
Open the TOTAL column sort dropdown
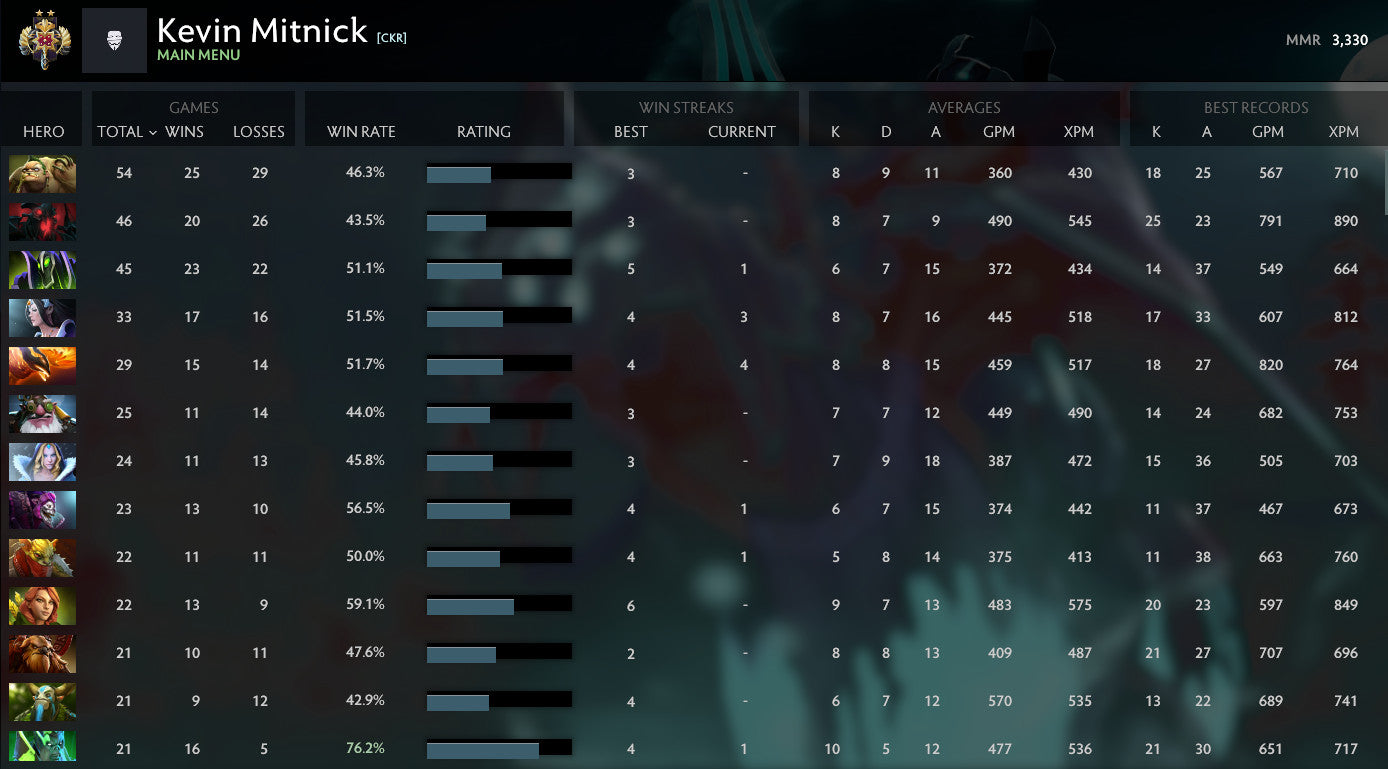(x=124, y=131)
